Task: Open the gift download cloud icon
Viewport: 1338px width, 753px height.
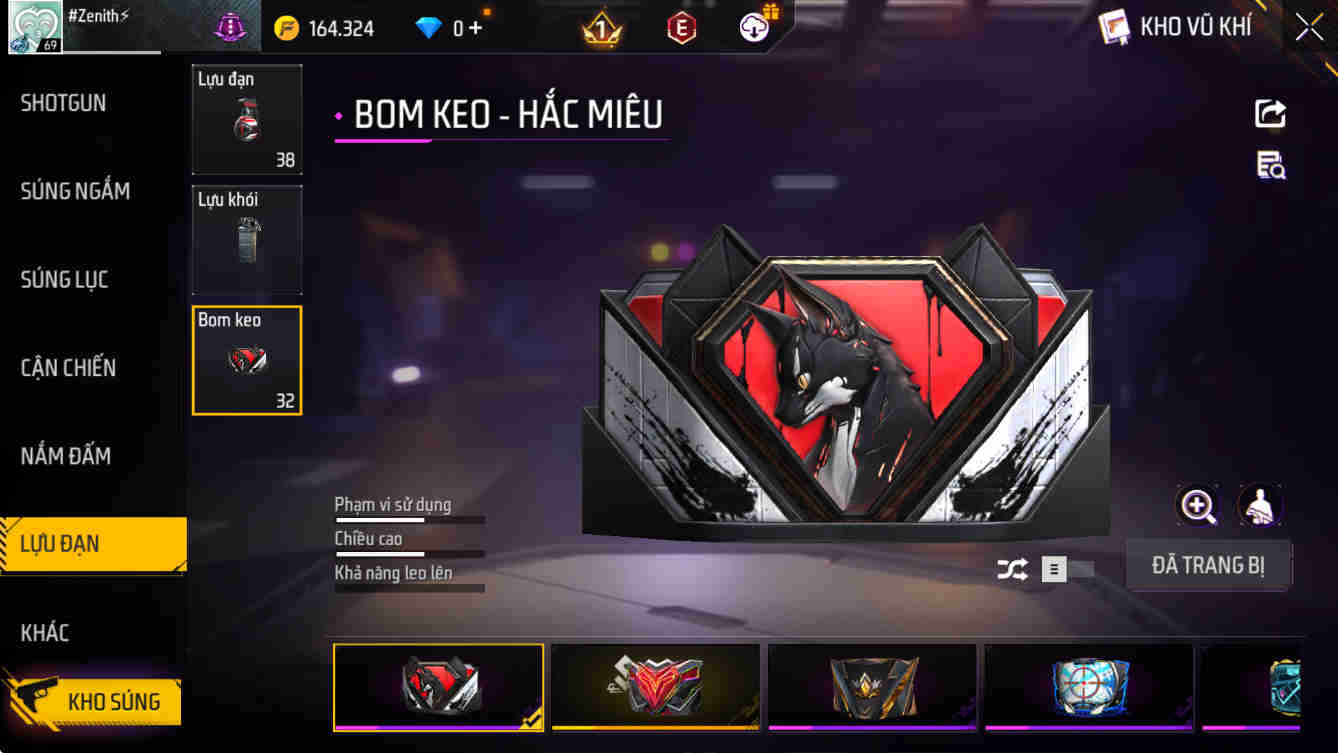Action: pyautogui.click(x=753, y=27)
